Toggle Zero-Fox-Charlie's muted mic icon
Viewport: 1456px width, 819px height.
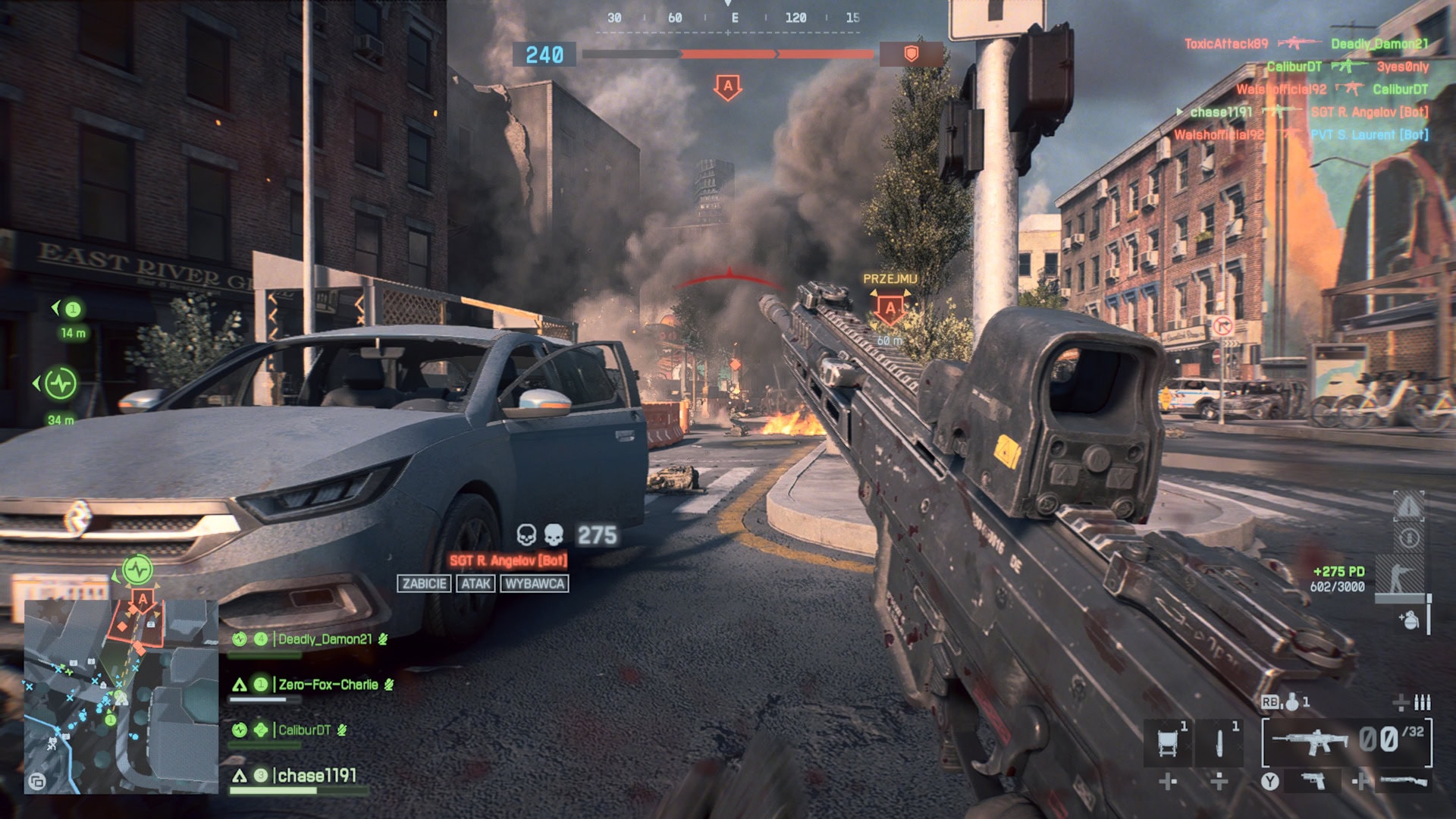point(388,686)
